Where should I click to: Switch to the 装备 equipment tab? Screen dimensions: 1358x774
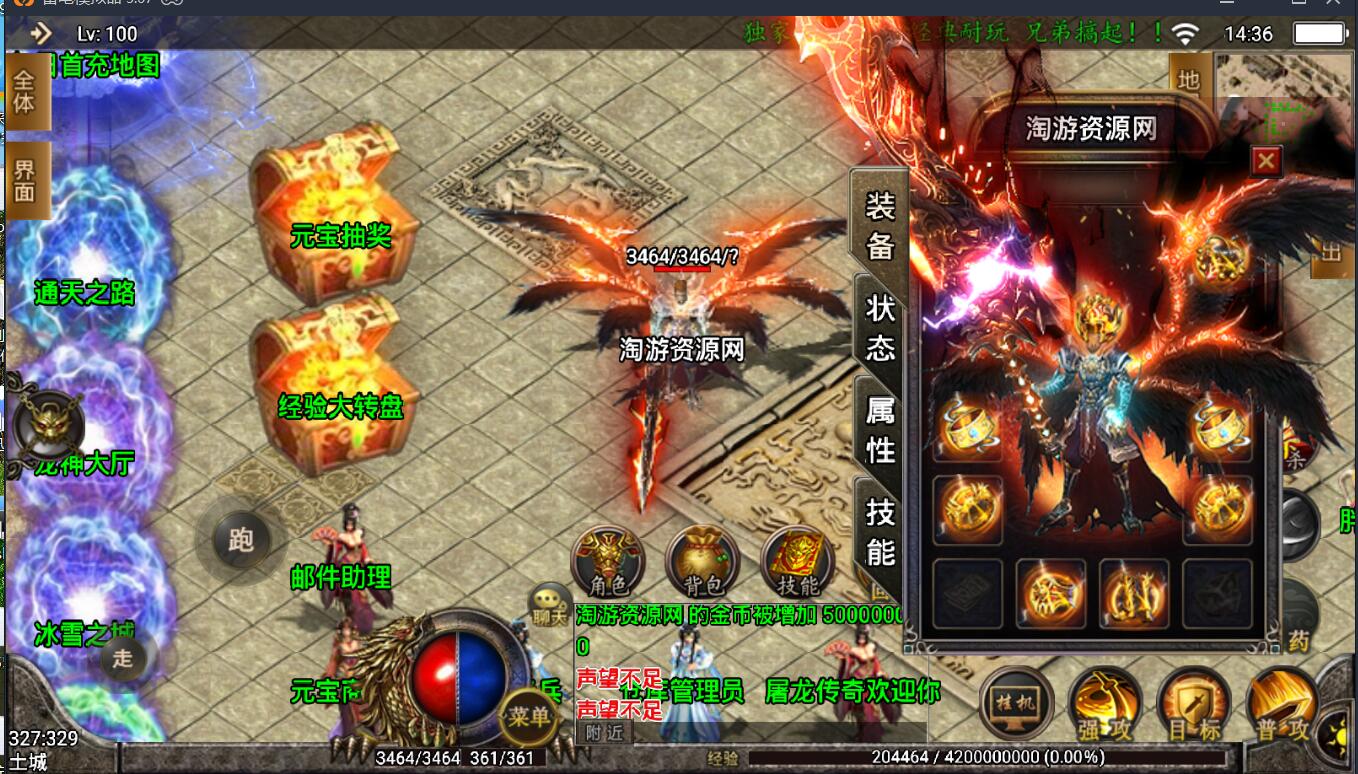tap(880, 225)
